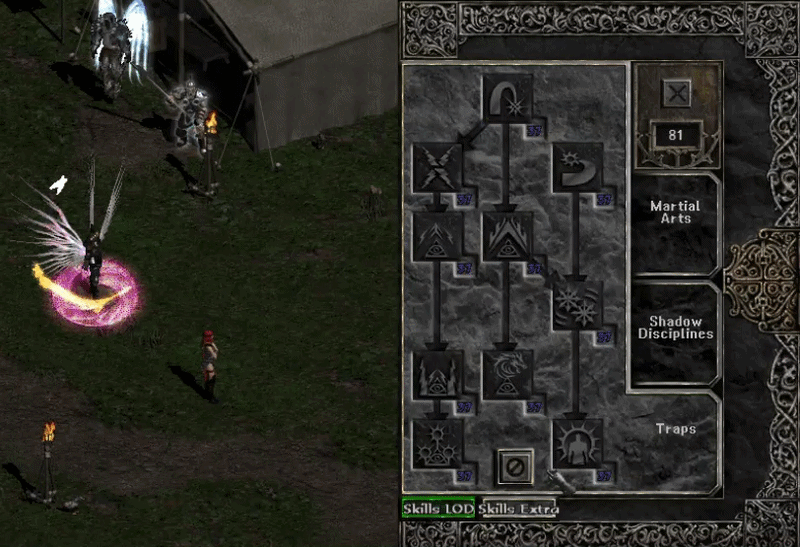Click the X button above the 81 counter

677,95
